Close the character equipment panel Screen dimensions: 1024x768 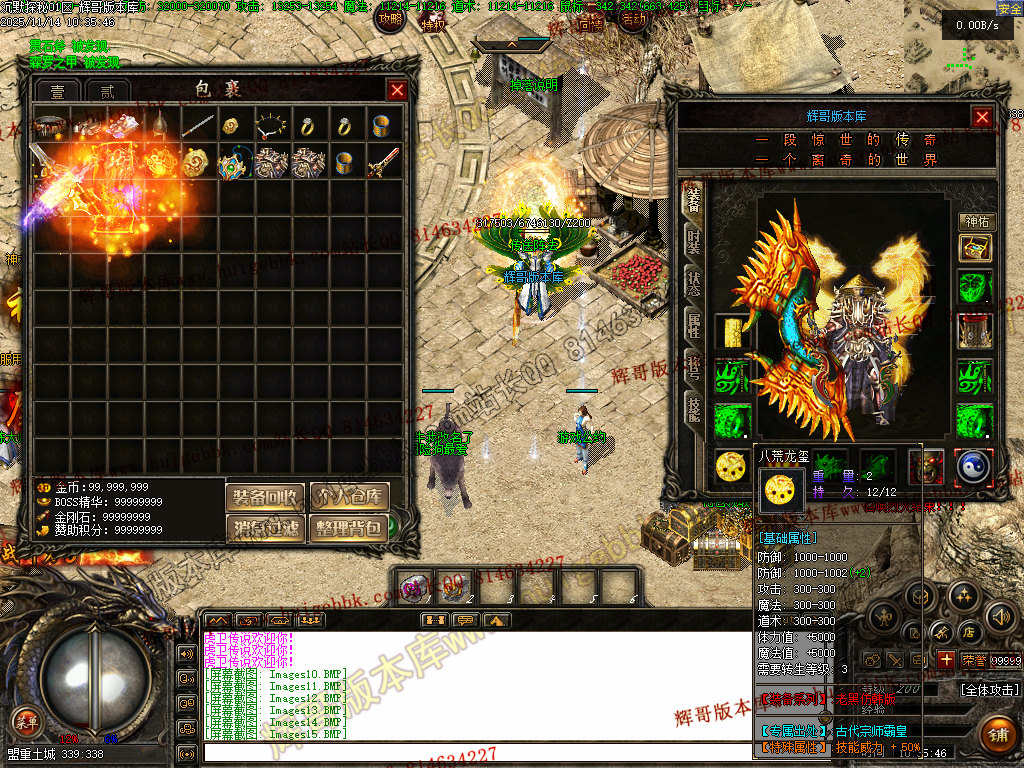coord(982,116)
